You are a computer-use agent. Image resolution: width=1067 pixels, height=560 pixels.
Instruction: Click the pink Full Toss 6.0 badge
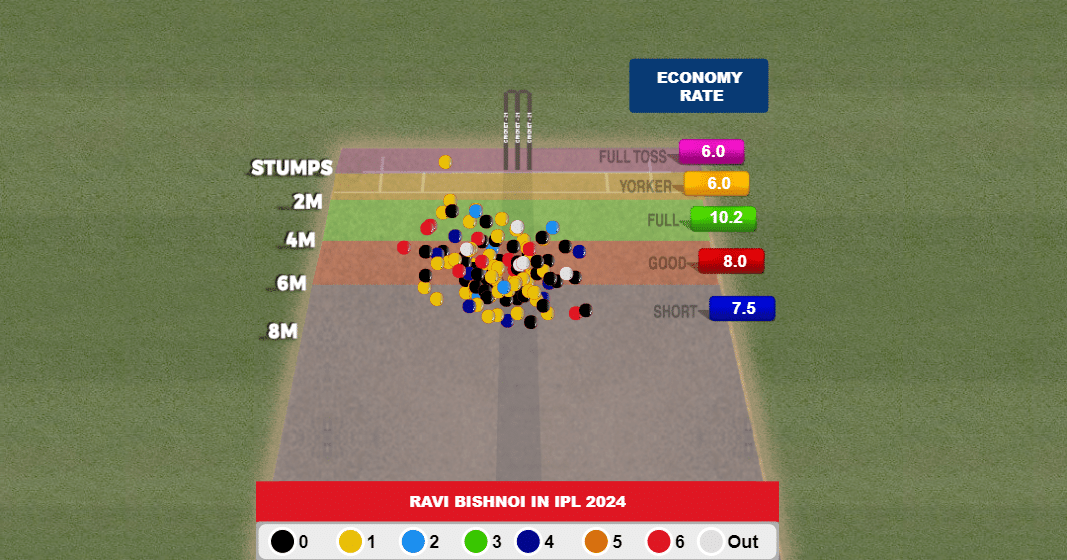click(x=711, y=152)
